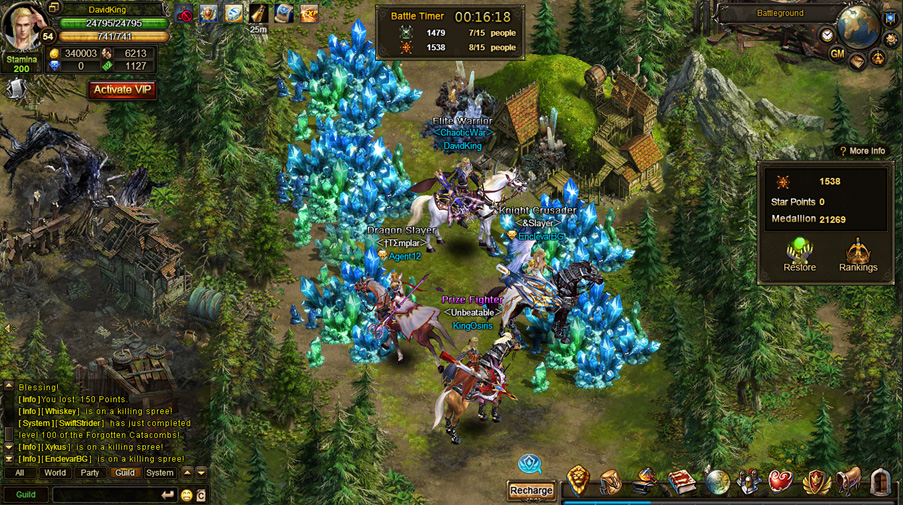Restore health with the Restore button
Image resolution: width=903 pixels, height=505 pixels.
(799, 255)
